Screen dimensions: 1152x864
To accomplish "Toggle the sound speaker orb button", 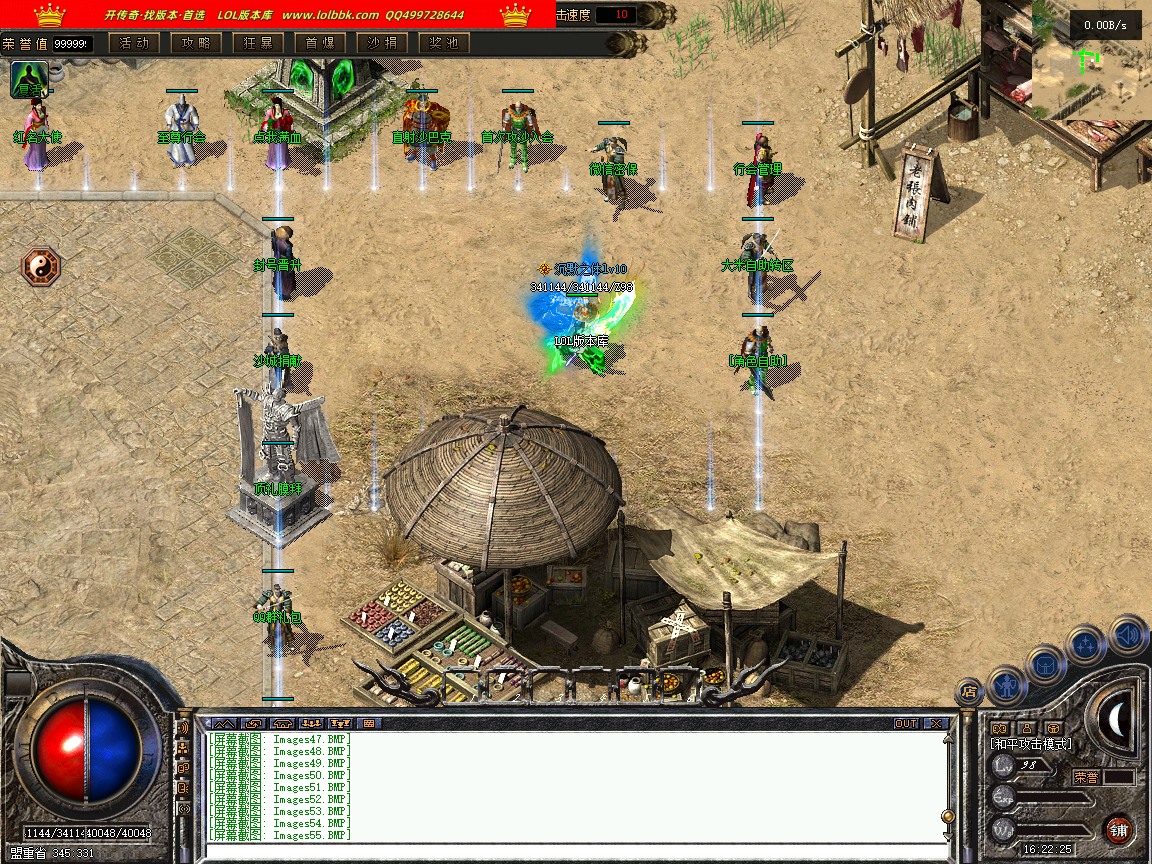I will (1128, 634).
